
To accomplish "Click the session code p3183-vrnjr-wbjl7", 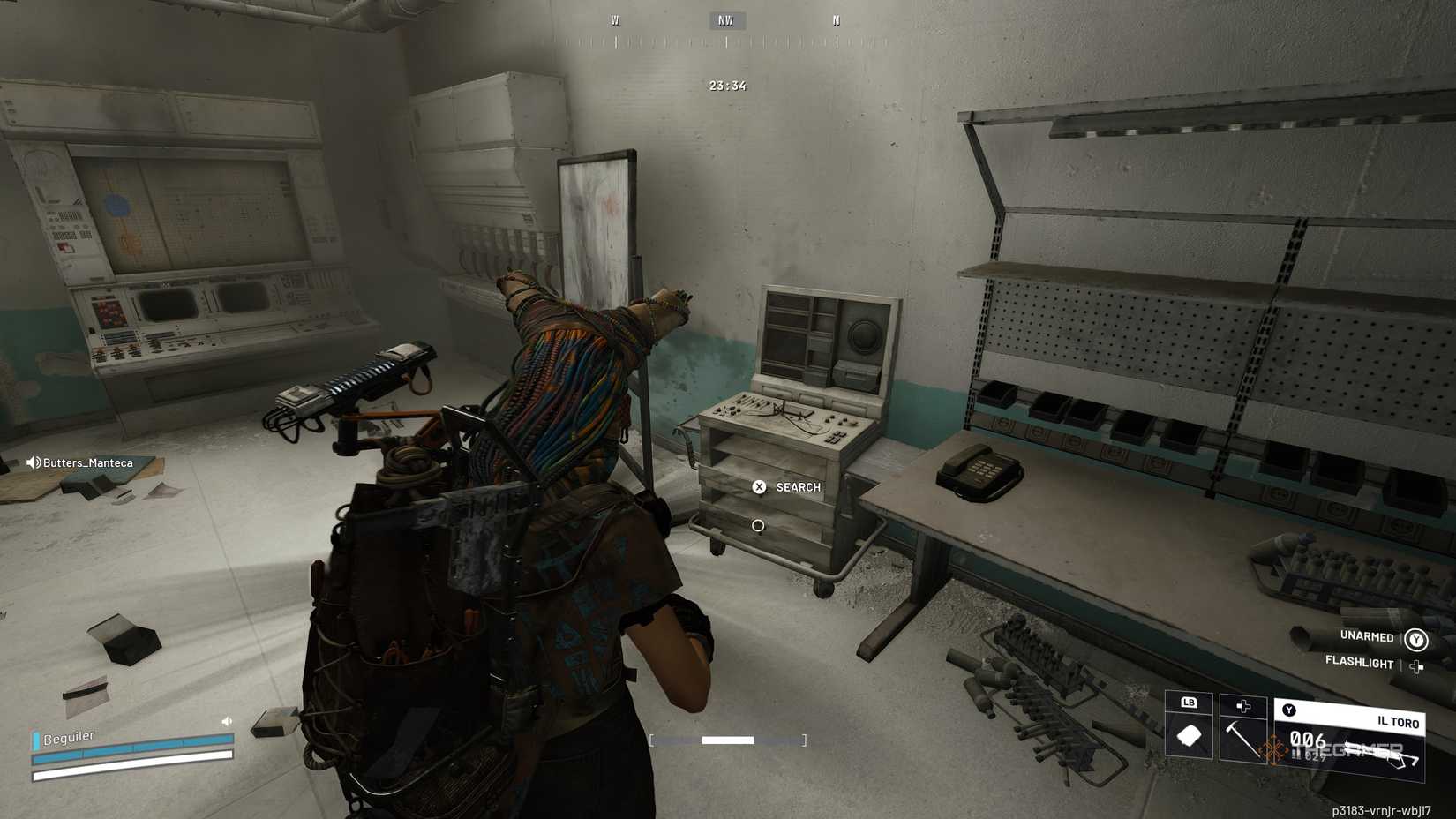I will pos(1381,809).
